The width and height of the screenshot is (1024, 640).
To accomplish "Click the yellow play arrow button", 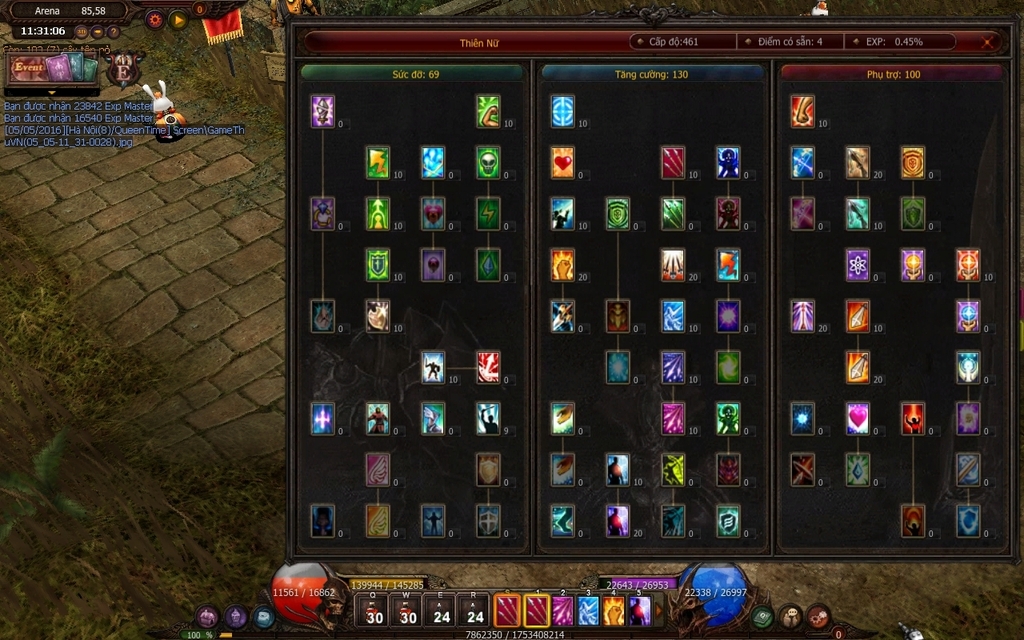I will coord(178,19).
